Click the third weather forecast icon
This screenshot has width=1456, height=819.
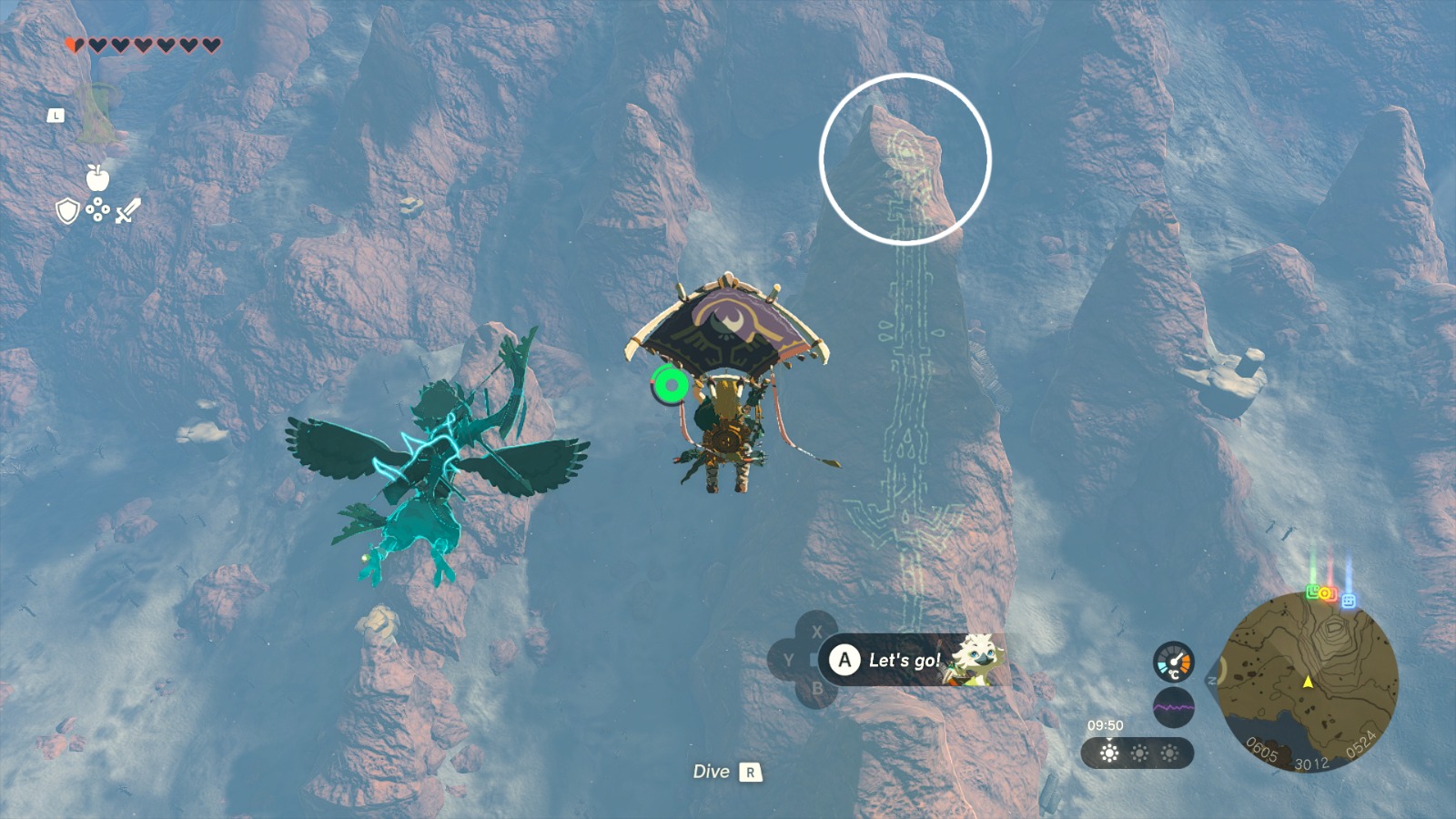tap(1169, 753)
